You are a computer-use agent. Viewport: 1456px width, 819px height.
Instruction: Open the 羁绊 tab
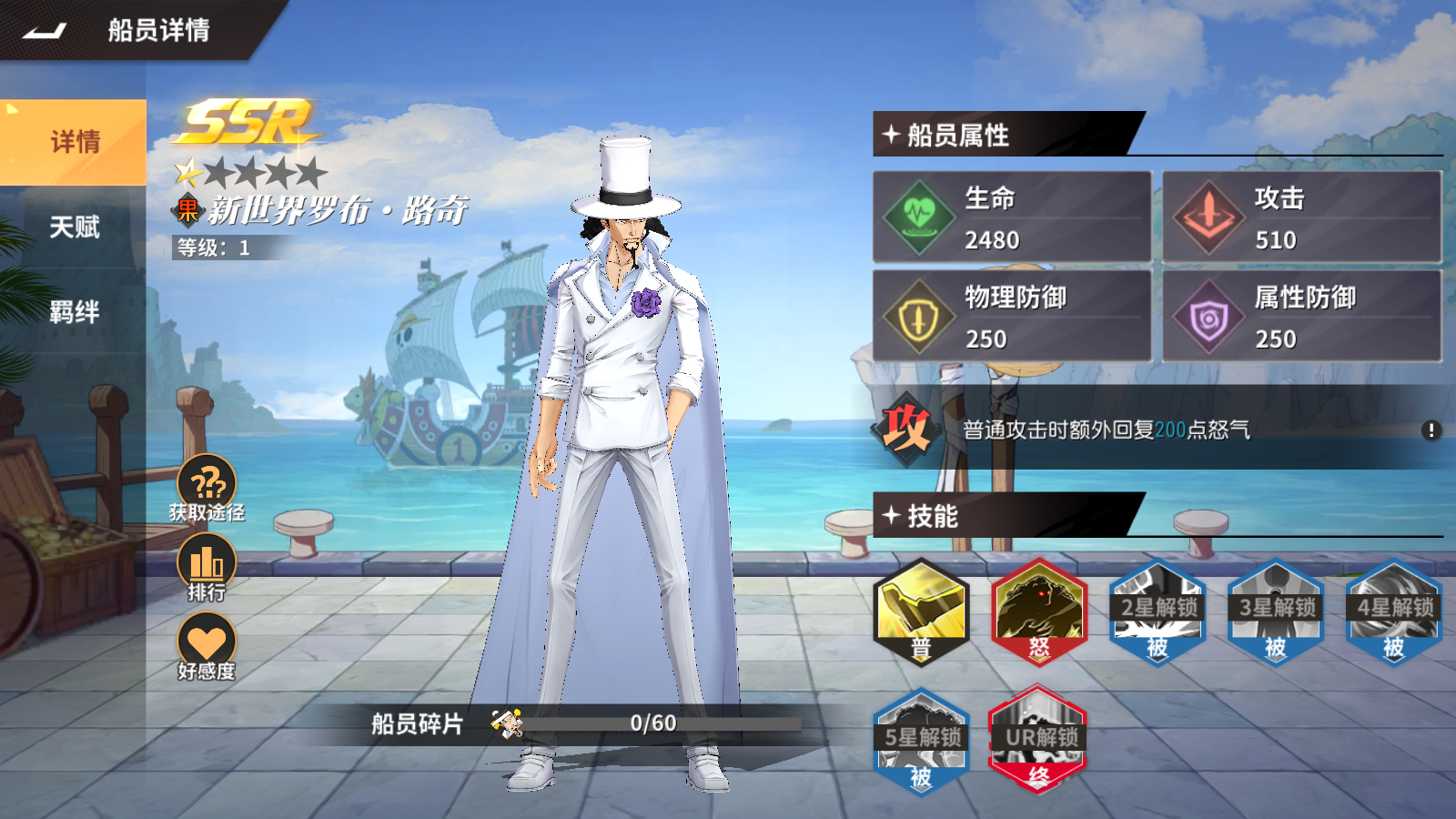pos(74,312)
